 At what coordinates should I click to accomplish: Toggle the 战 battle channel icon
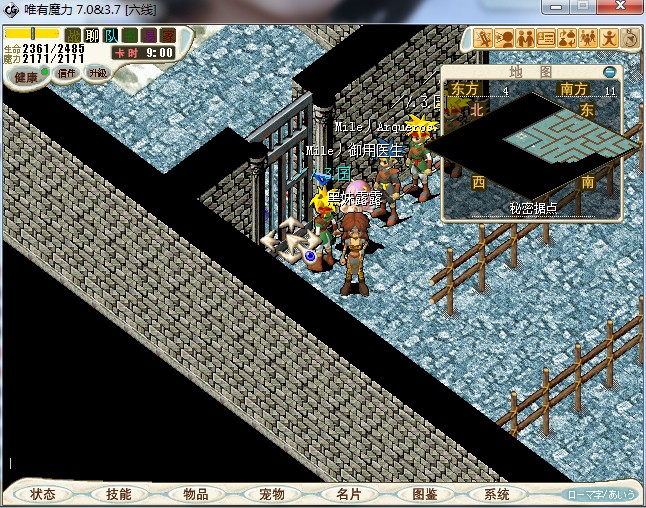tap(73, 36)
